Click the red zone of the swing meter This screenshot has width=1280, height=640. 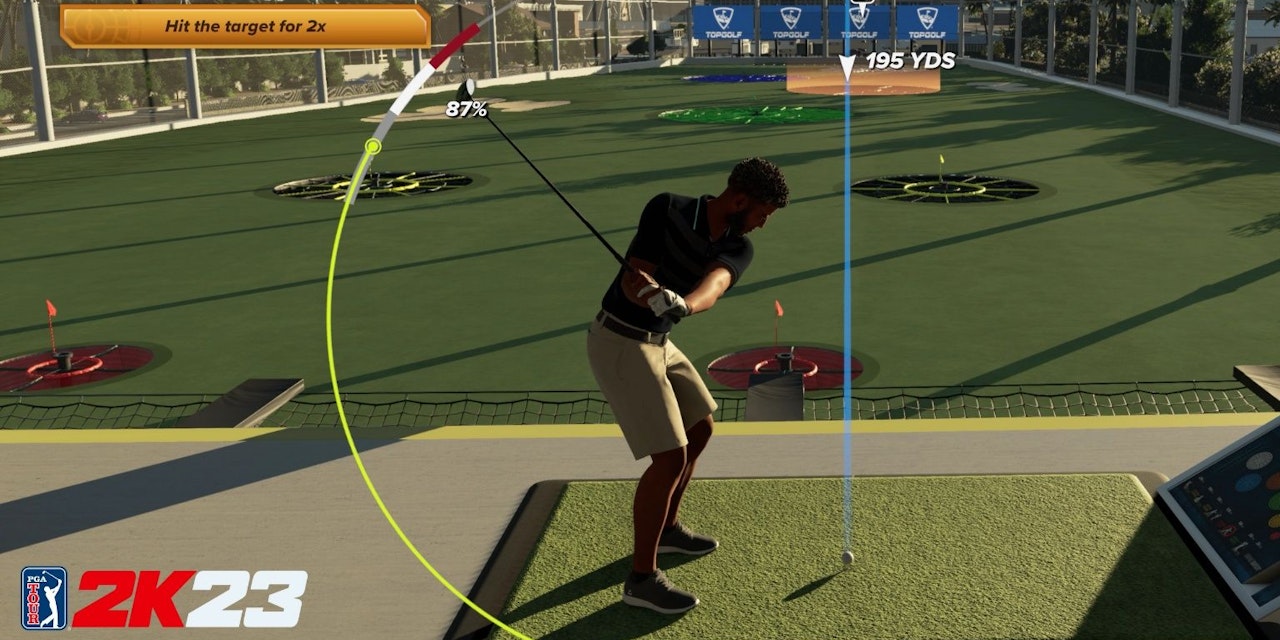(455, 44)
